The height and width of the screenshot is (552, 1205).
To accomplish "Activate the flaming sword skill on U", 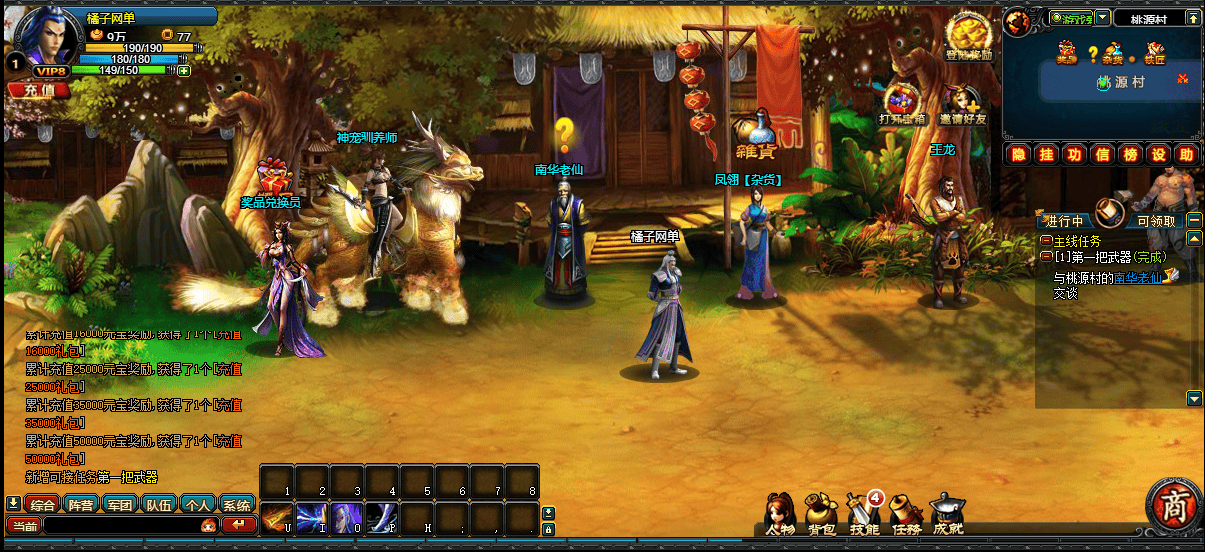I will tap(276, 517).
